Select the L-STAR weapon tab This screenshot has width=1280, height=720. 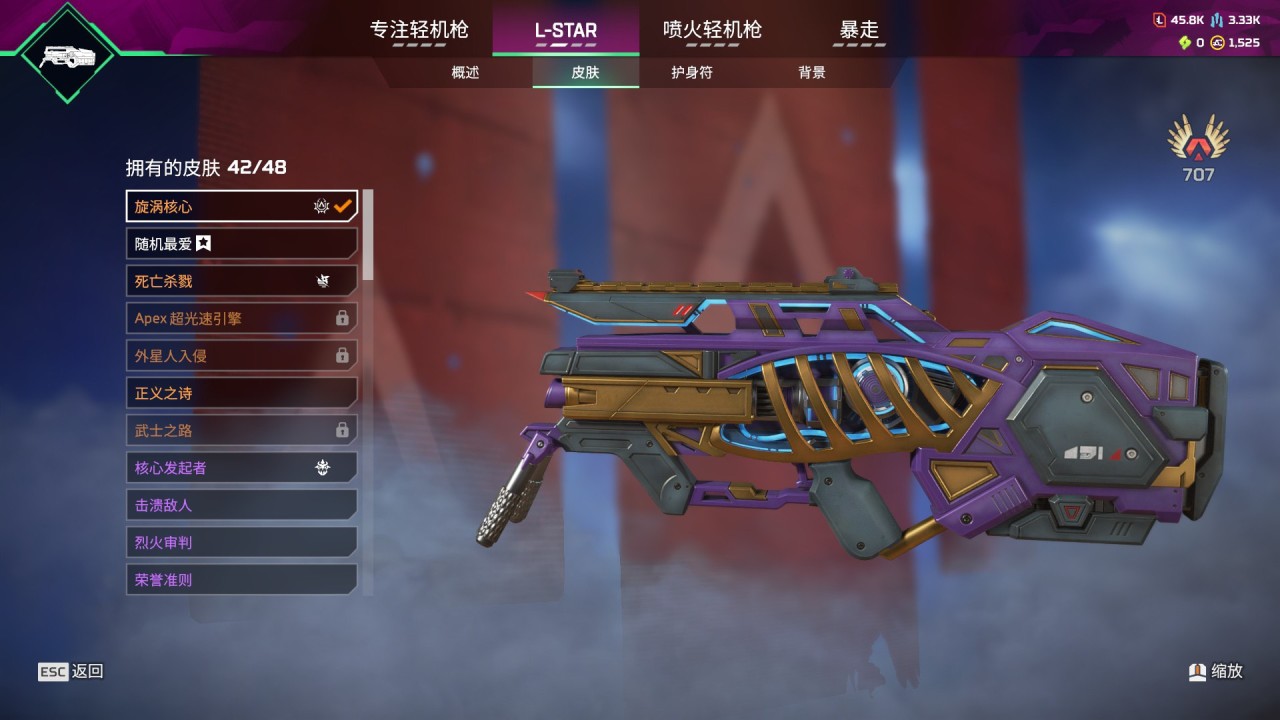click(x=565, y=30)
